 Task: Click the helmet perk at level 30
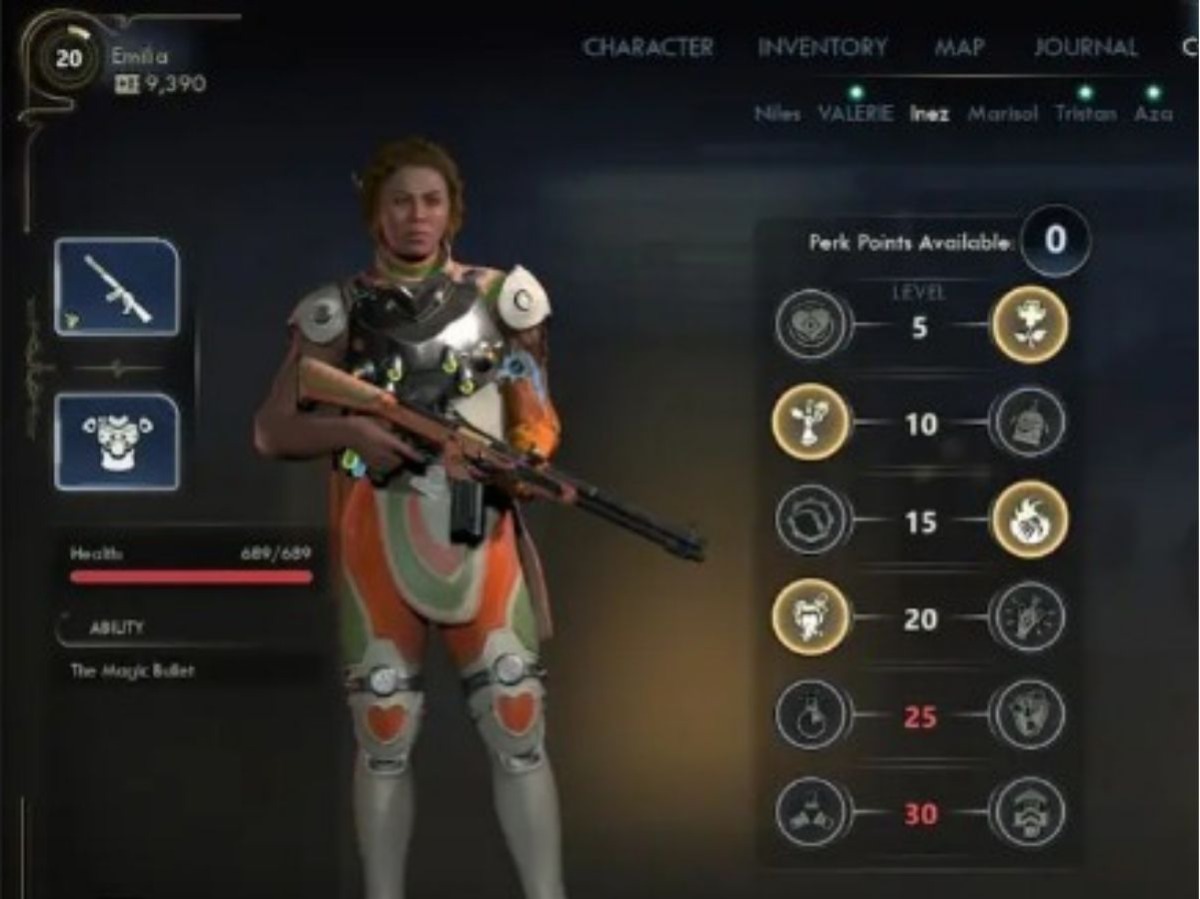pos(1029,812)
